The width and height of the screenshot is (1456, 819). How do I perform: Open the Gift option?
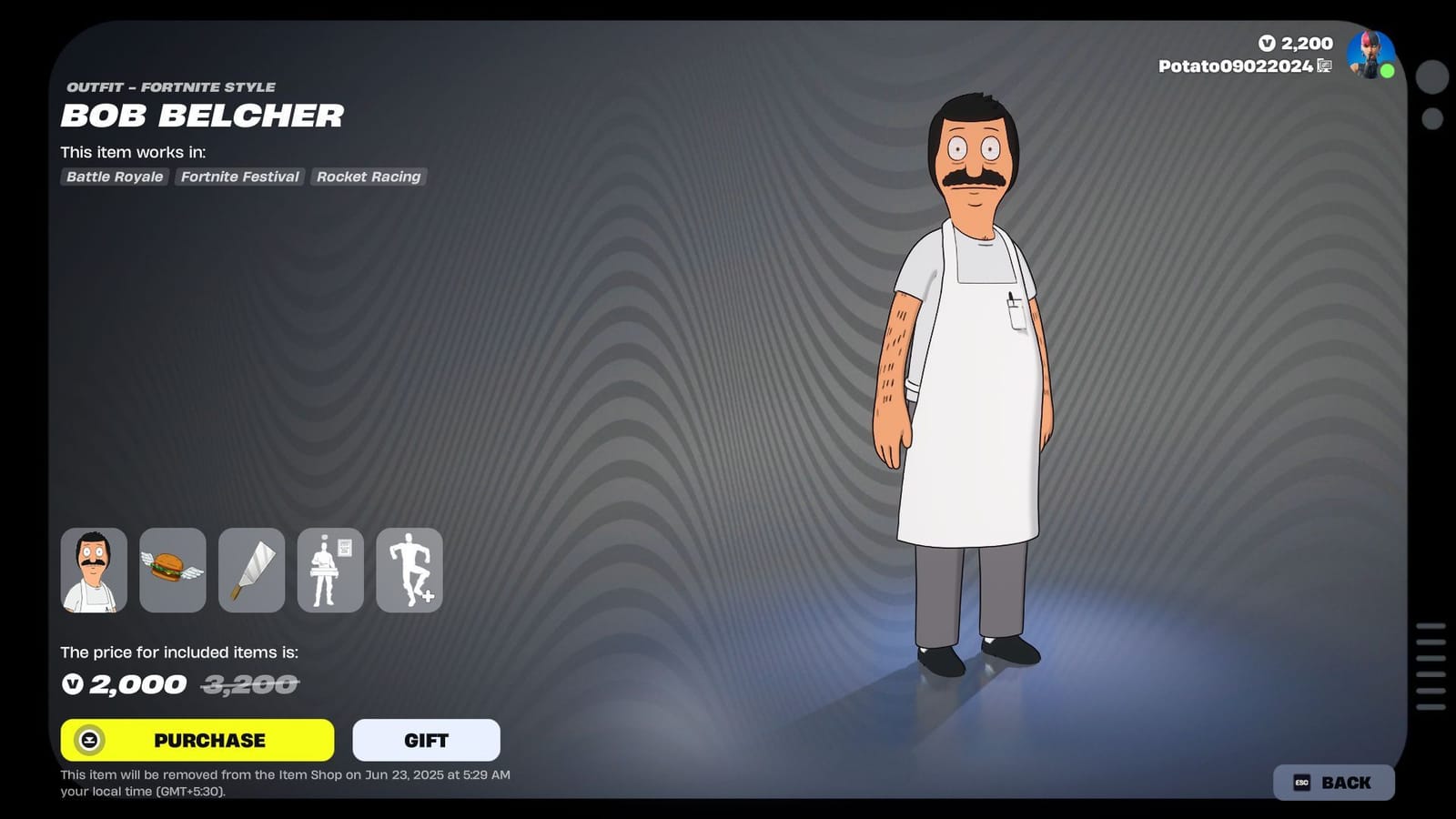point(426,740)
